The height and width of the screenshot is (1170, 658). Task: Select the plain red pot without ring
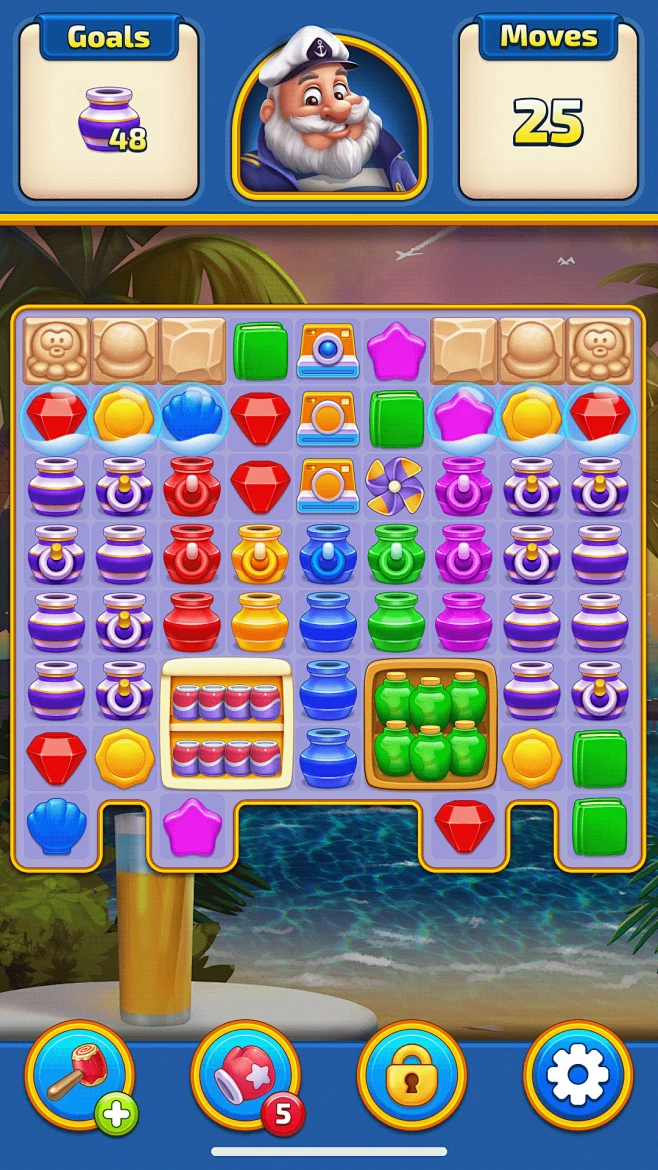[193, 621]
